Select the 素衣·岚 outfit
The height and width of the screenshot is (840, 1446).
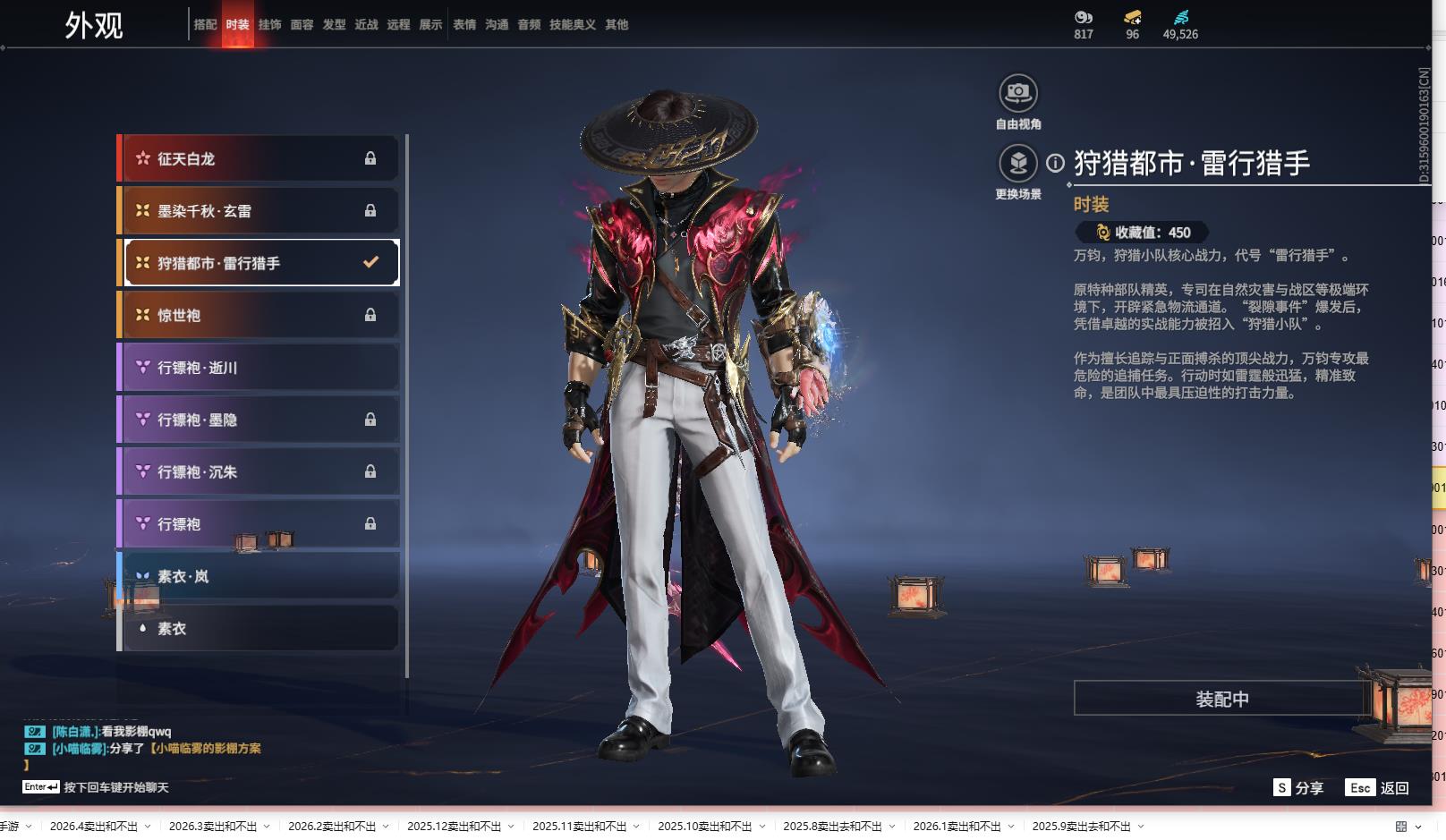click(x=259, y=576)
